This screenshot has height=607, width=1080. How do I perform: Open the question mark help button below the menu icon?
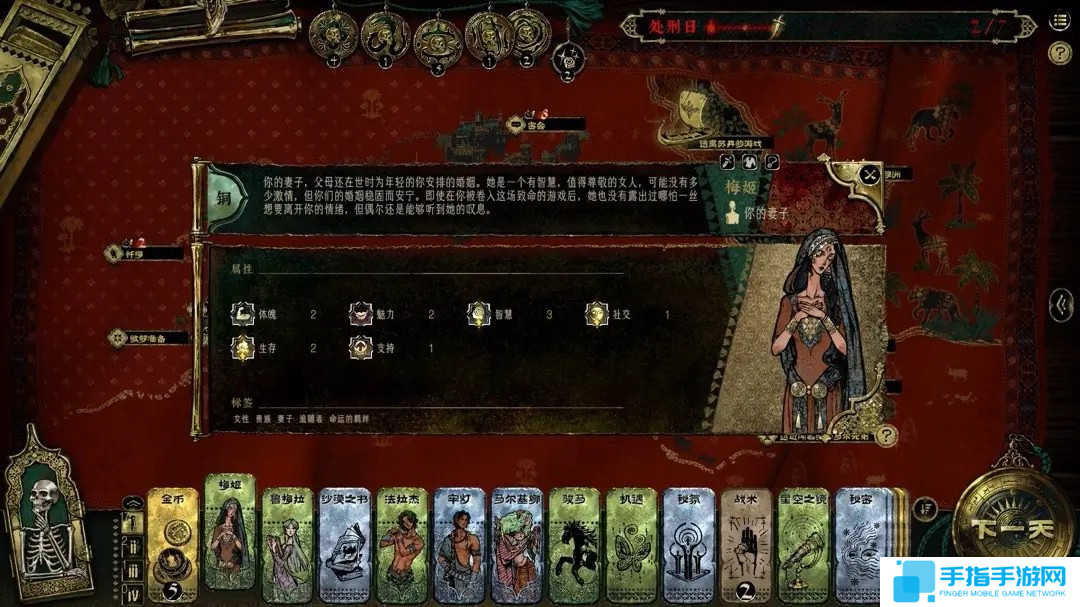(x=1059, y=53)
